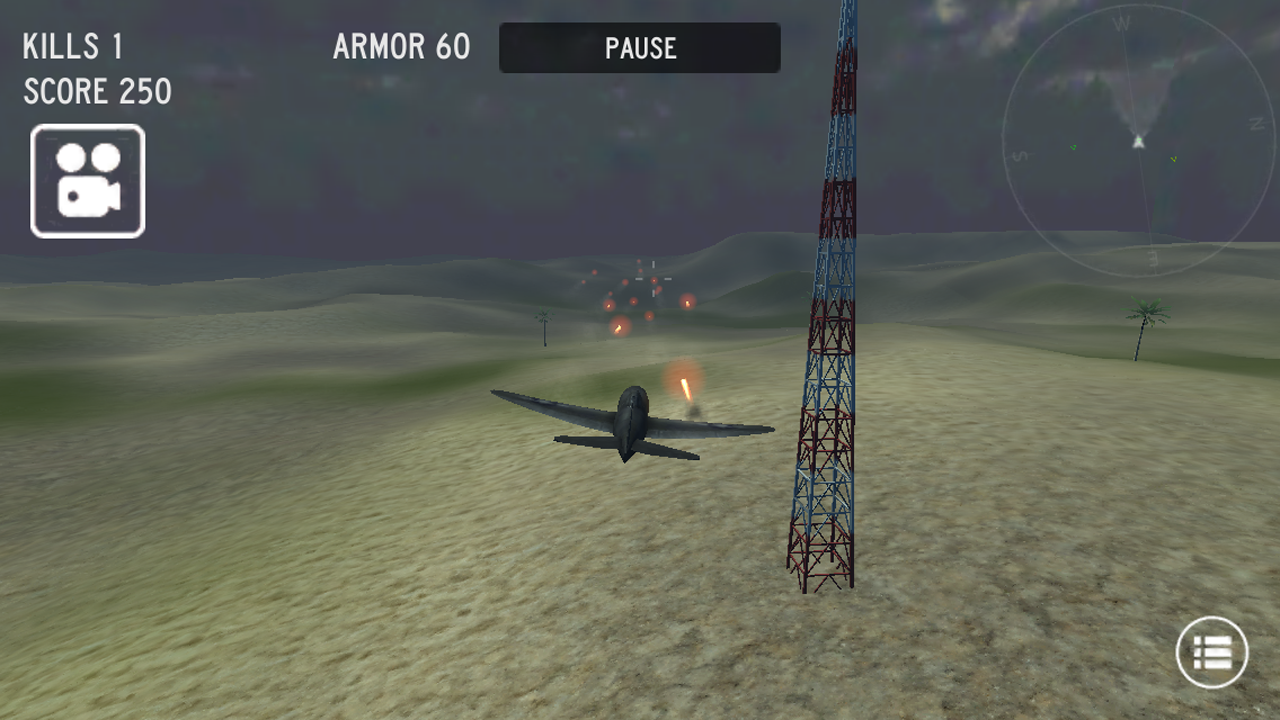
Task: Target the aiming reticle on the runway
Action: [x=653, y=279]
